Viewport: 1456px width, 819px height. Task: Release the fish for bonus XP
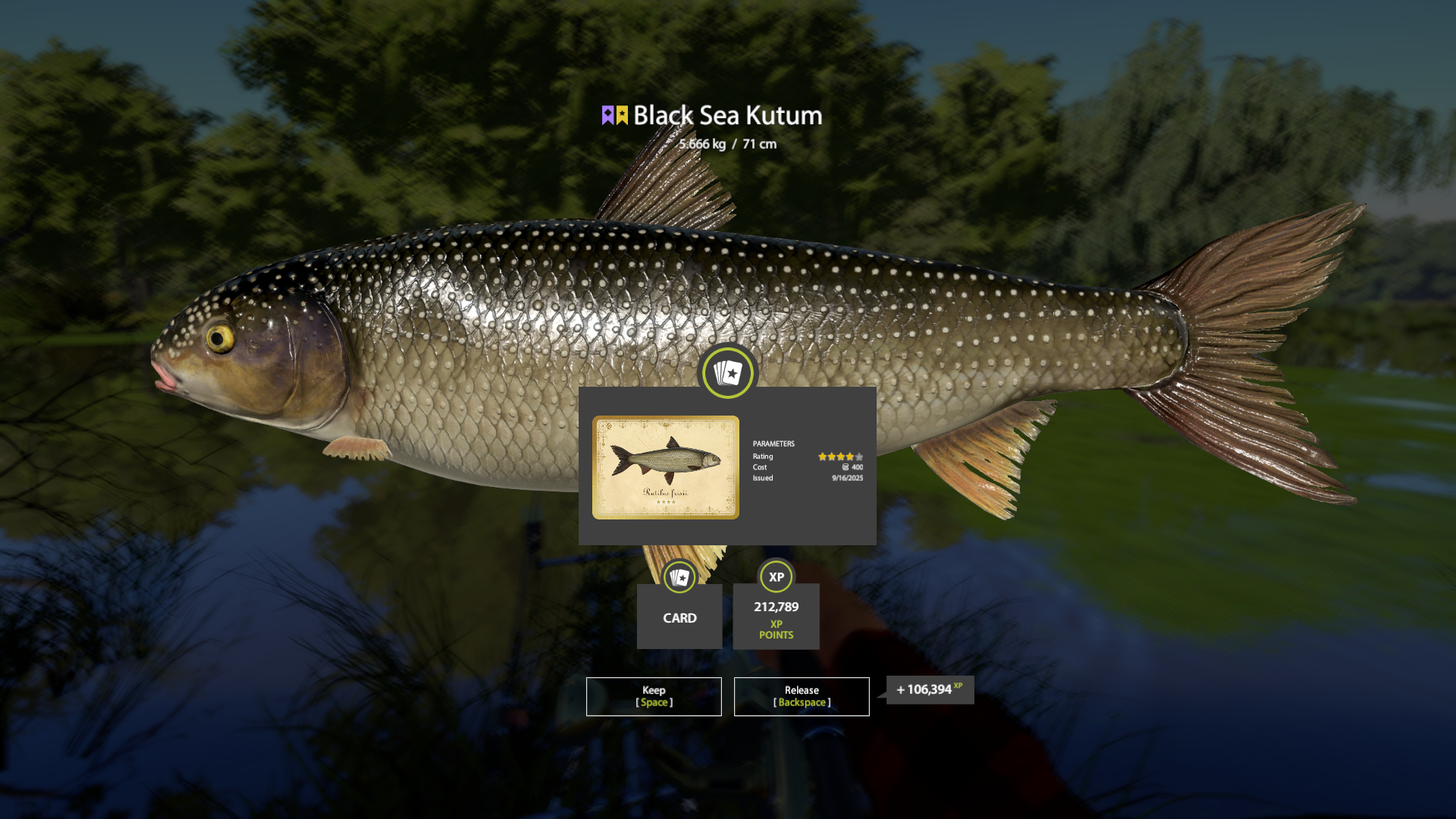(801, 696)
